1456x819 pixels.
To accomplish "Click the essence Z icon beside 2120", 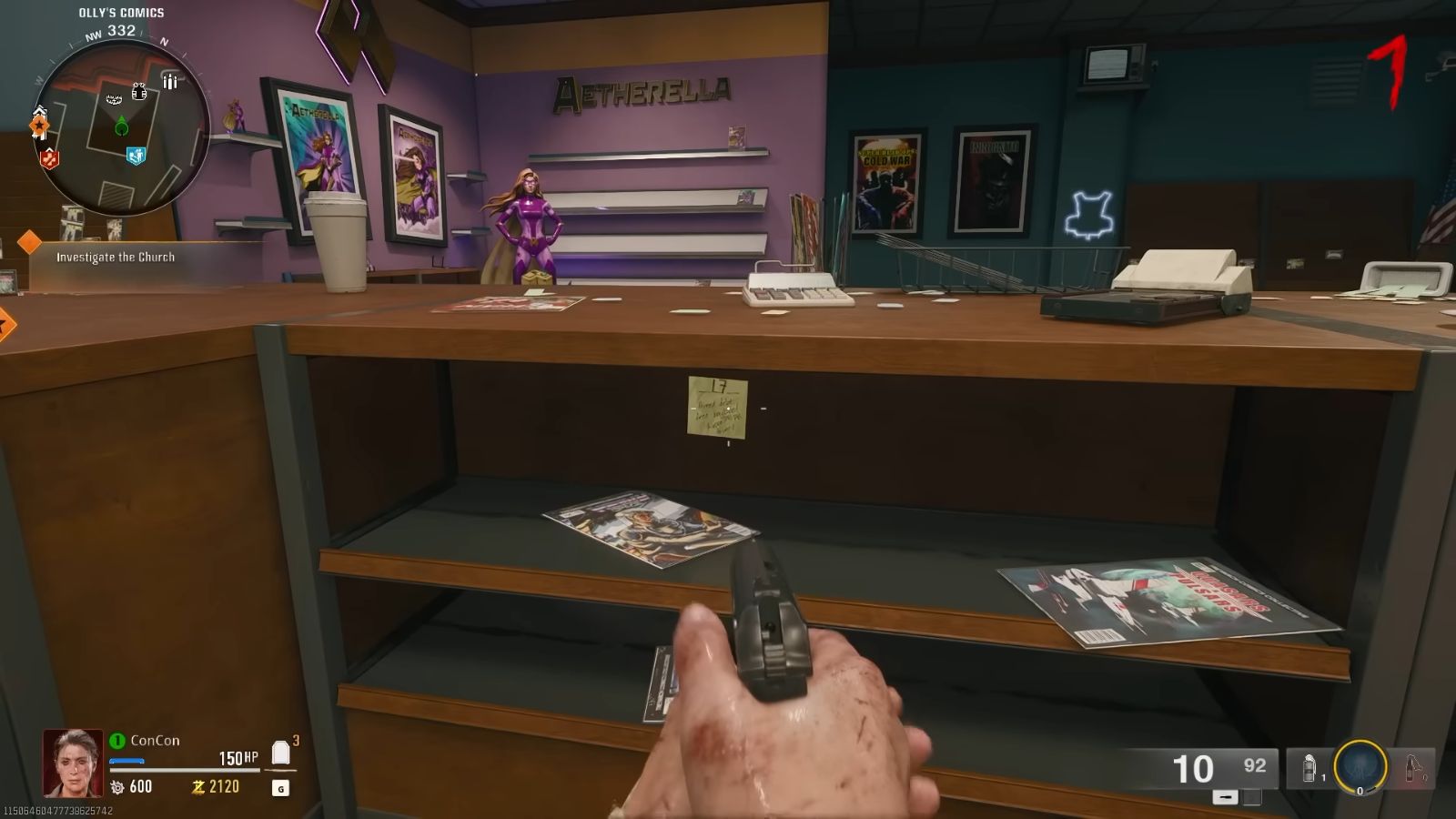I will (199, 786).
